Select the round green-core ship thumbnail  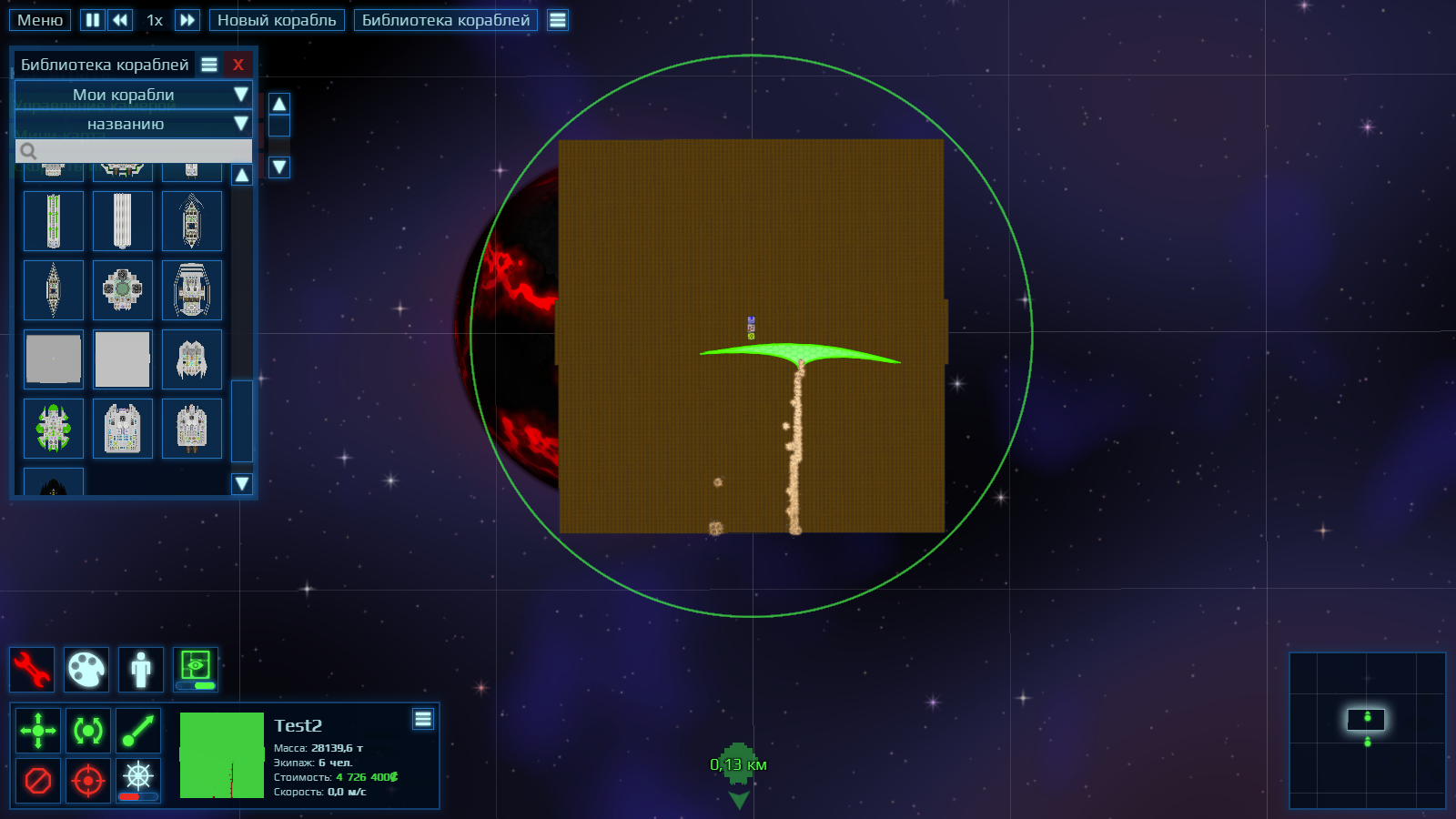pyautogui.click(x=123, y=290)
